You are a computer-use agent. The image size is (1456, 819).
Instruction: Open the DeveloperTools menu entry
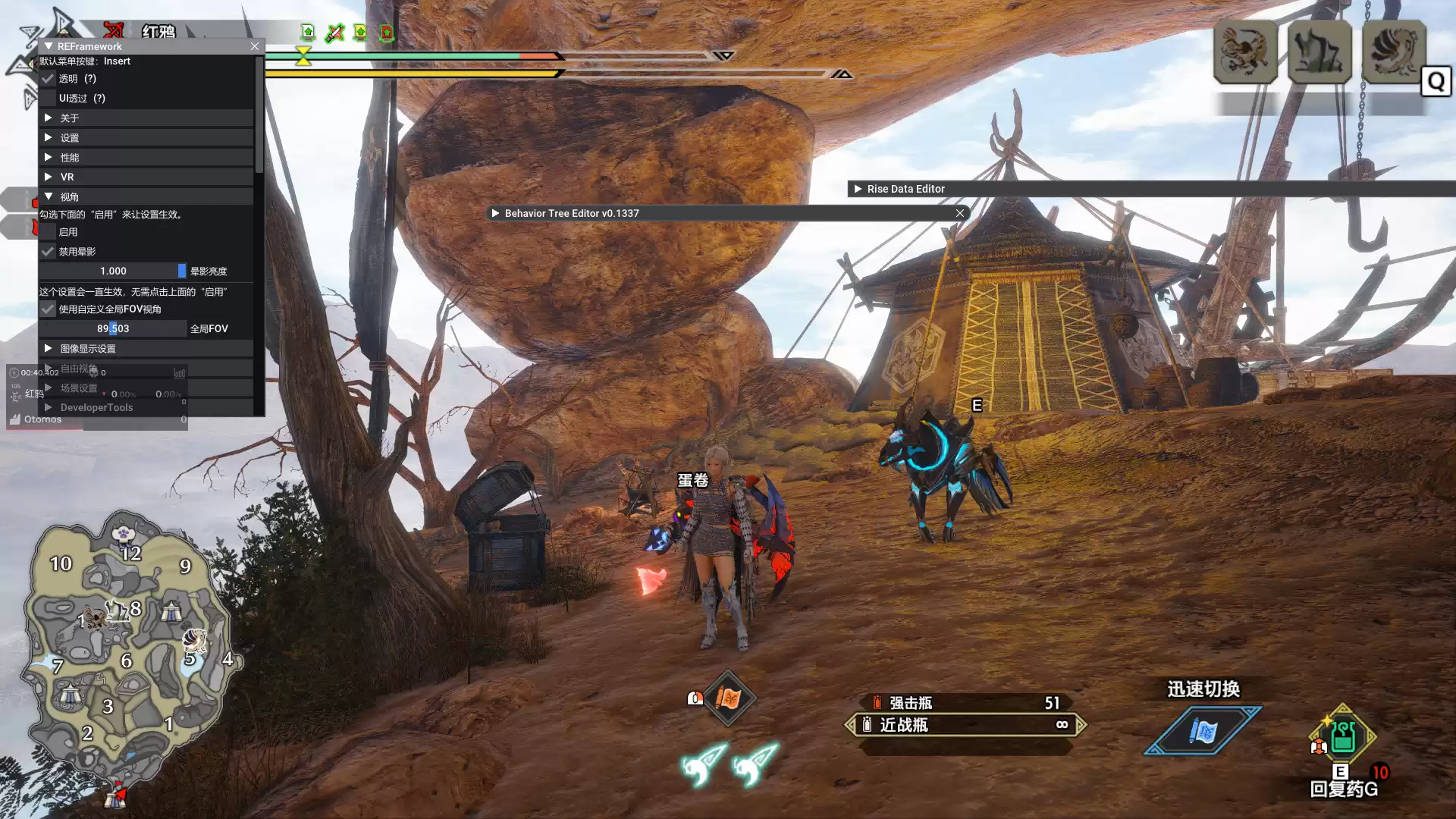96,407
